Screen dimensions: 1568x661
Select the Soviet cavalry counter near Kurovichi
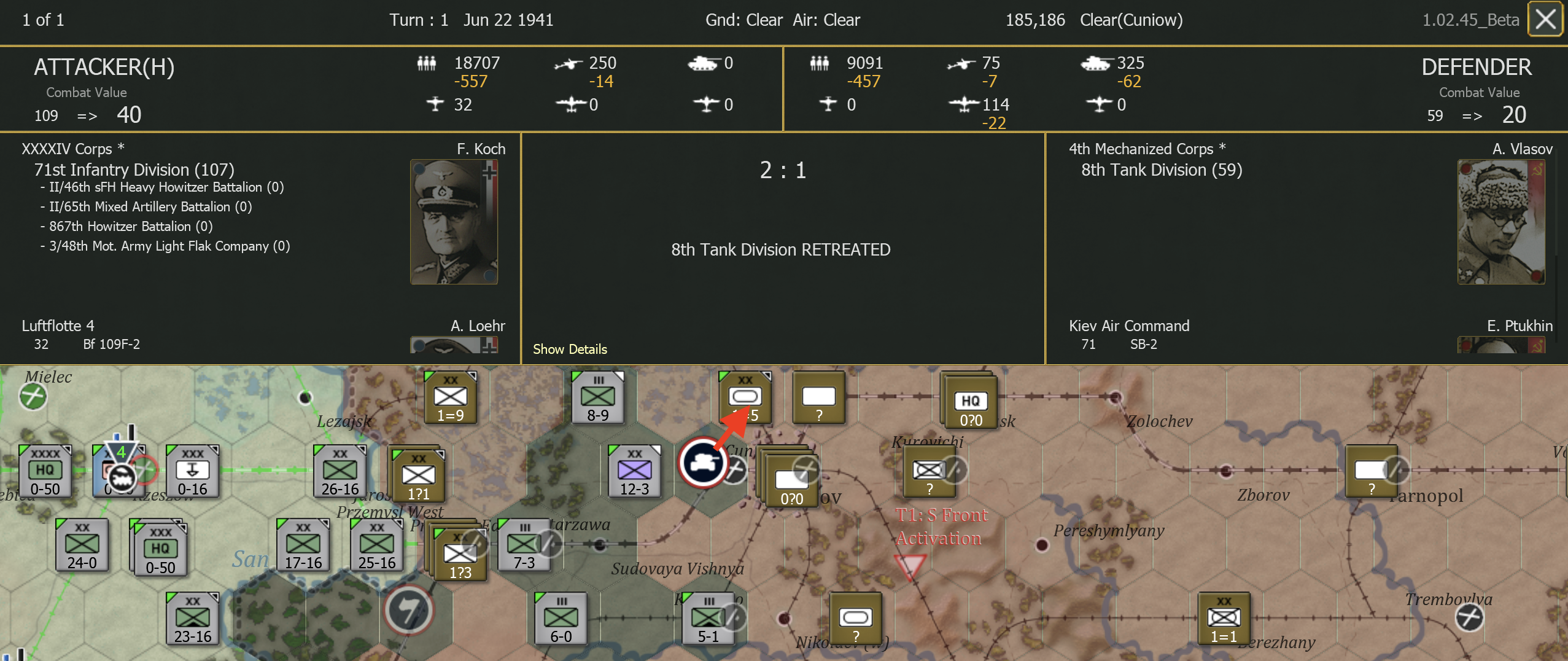tap(929, 472)
